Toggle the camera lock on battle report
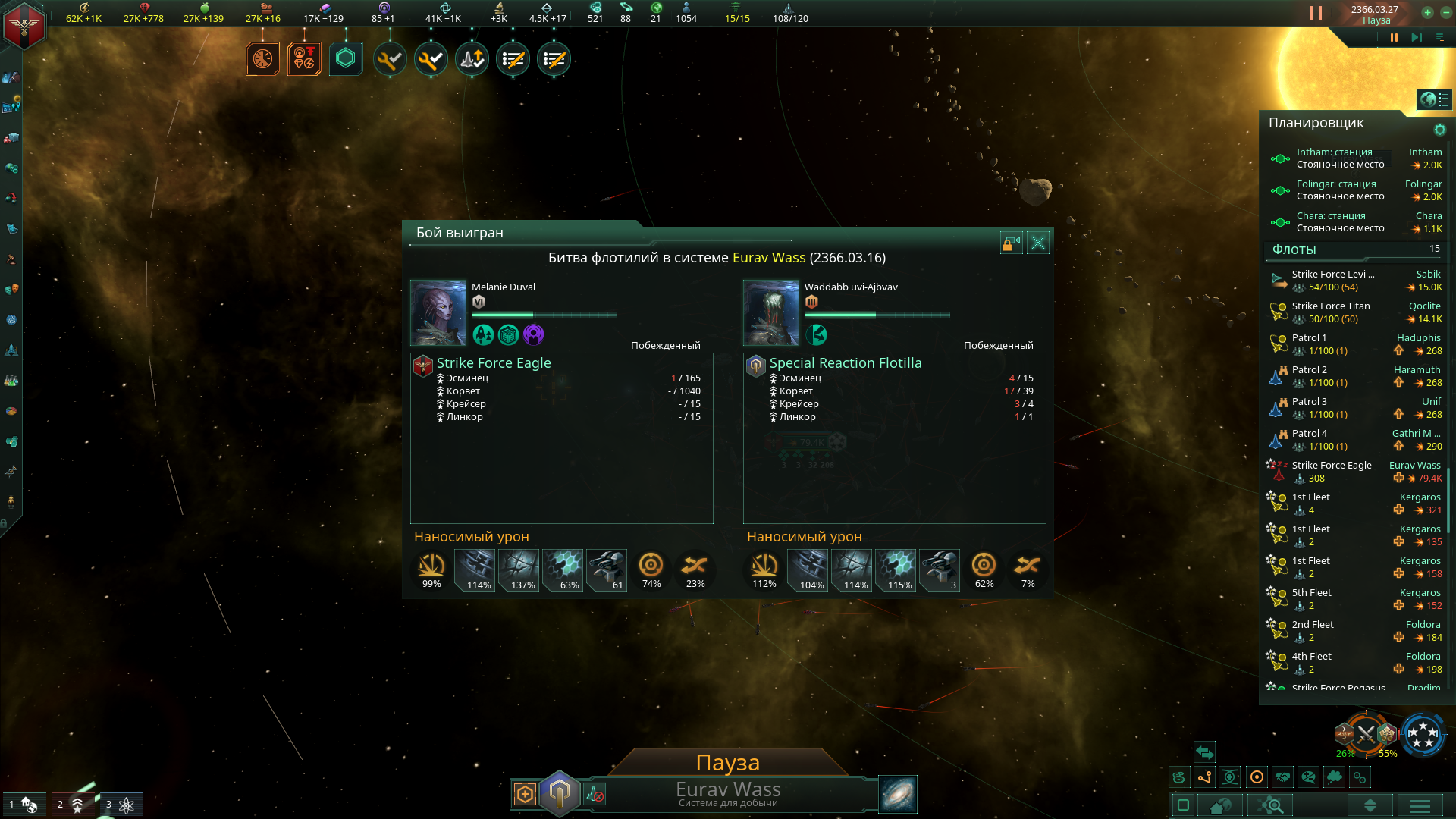The image size is (1456, 819). click(x=1012, y=243)
